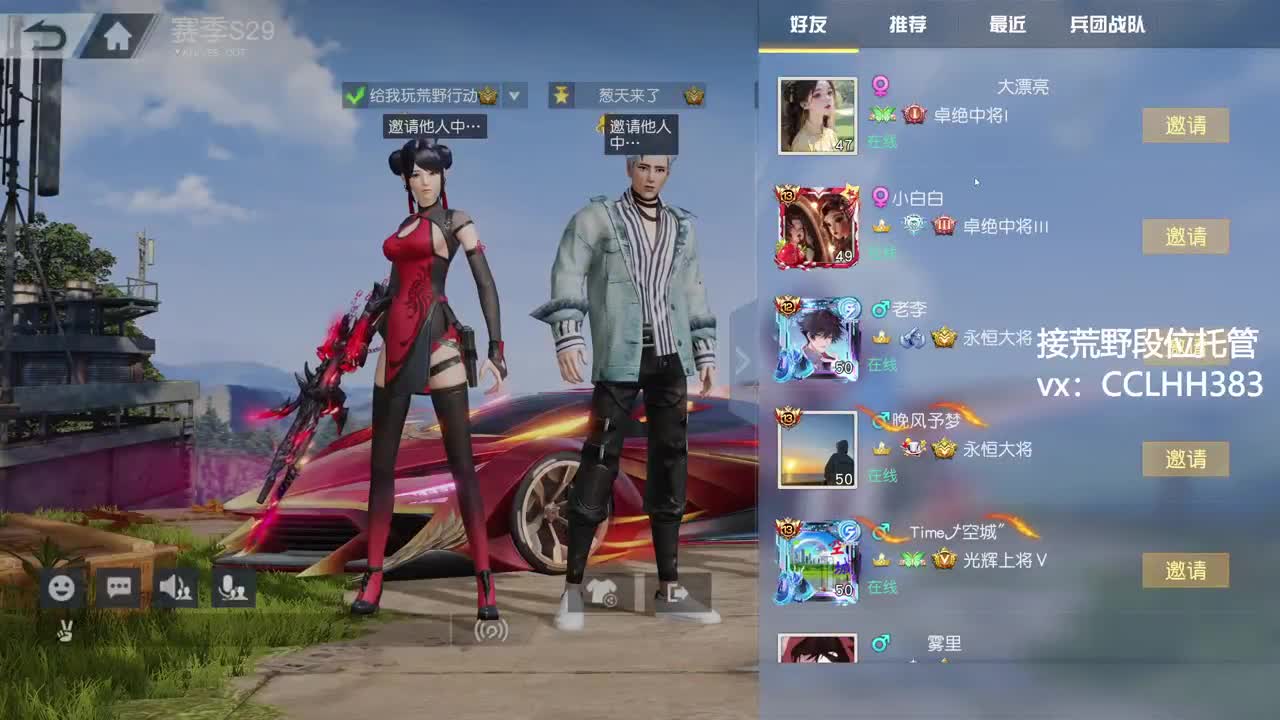Toggle ready status checkmark on 给我玩荒野行动

[x=352, y=97]
